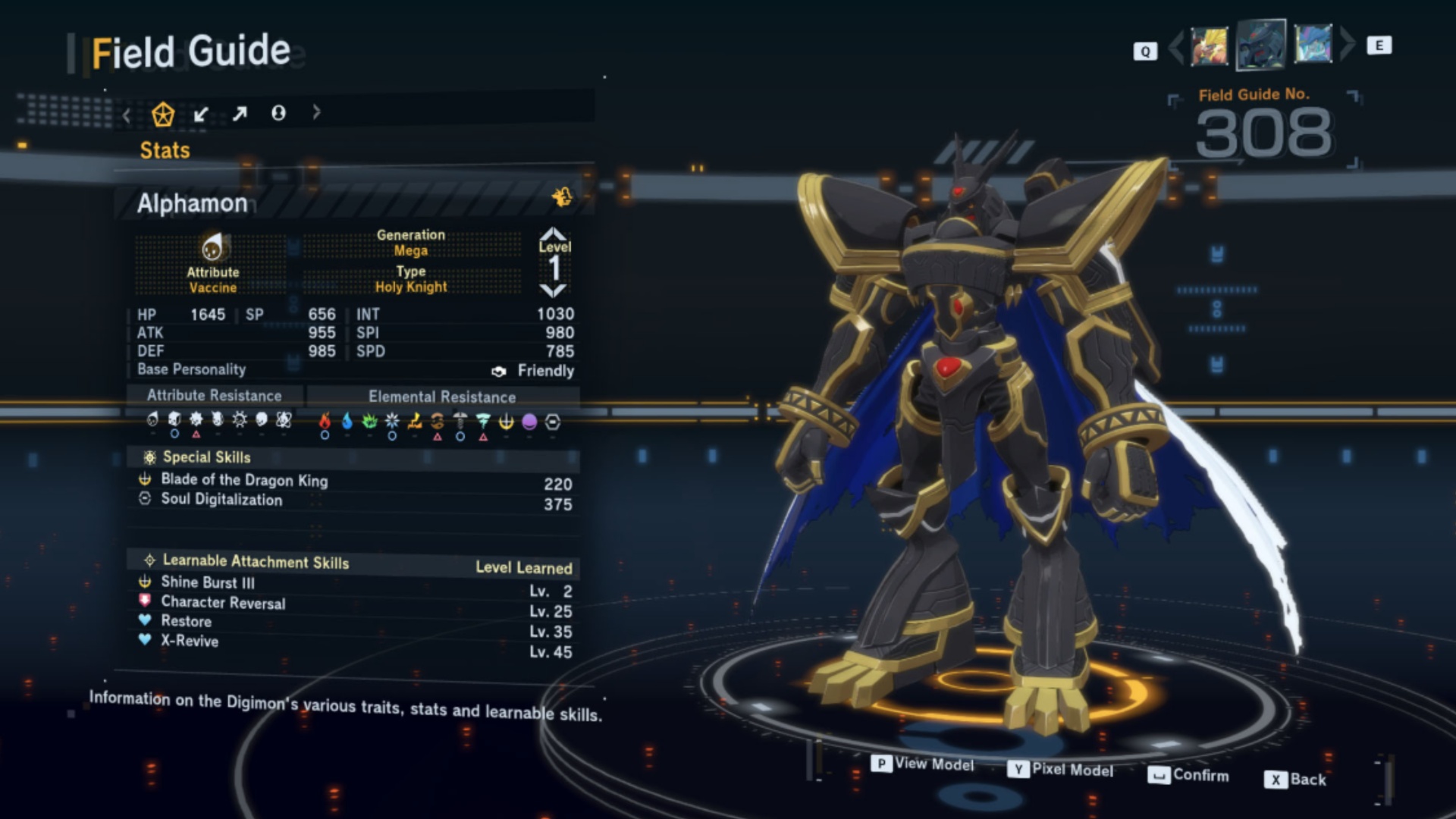Increase level with the up arrow
This screenshot has width=1456, height=819.
[554, 234]
